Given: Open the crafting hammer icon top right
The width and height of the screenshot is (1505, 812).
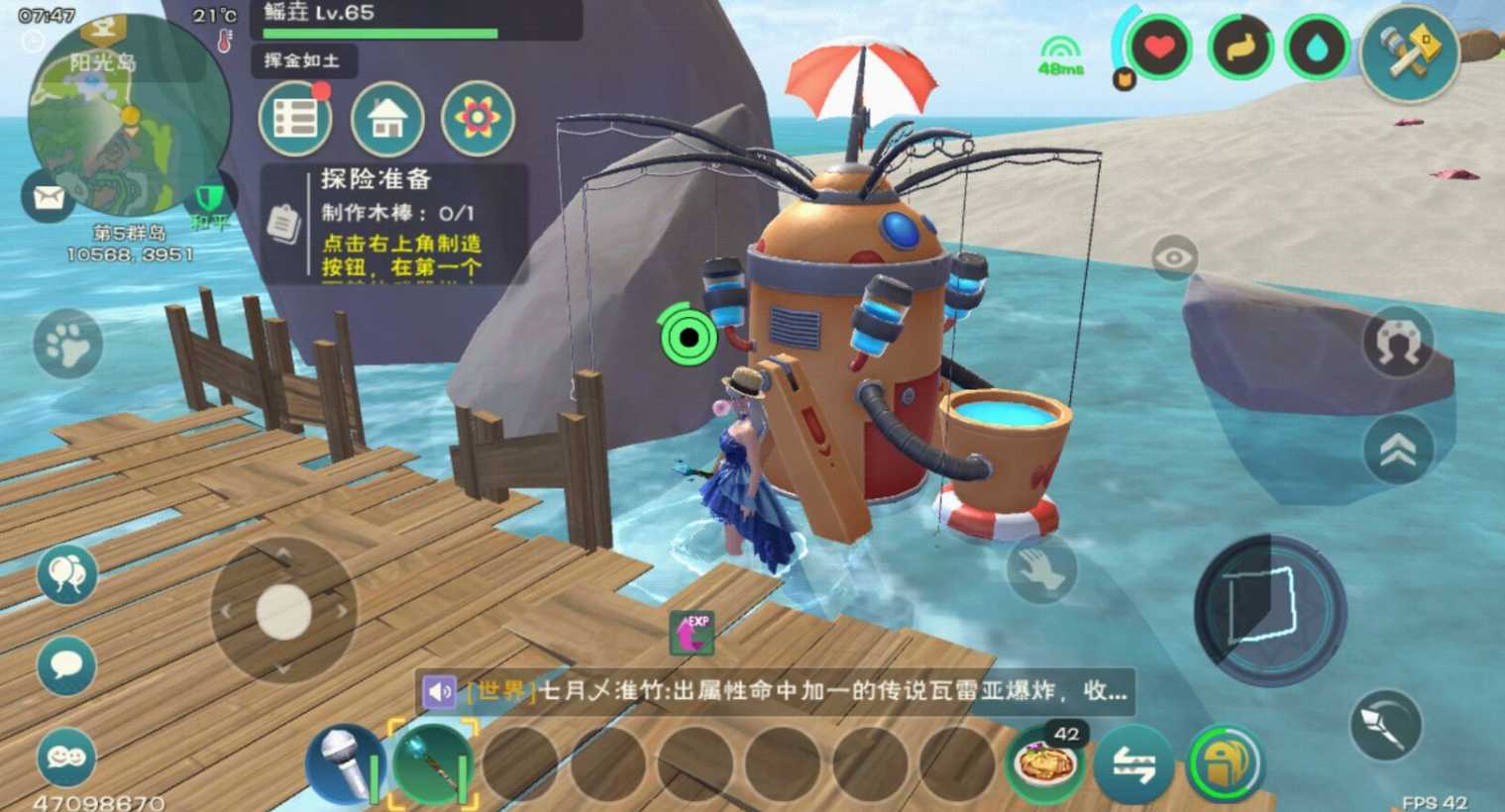Looking at the screenshot, I should tap(1411, 56).
